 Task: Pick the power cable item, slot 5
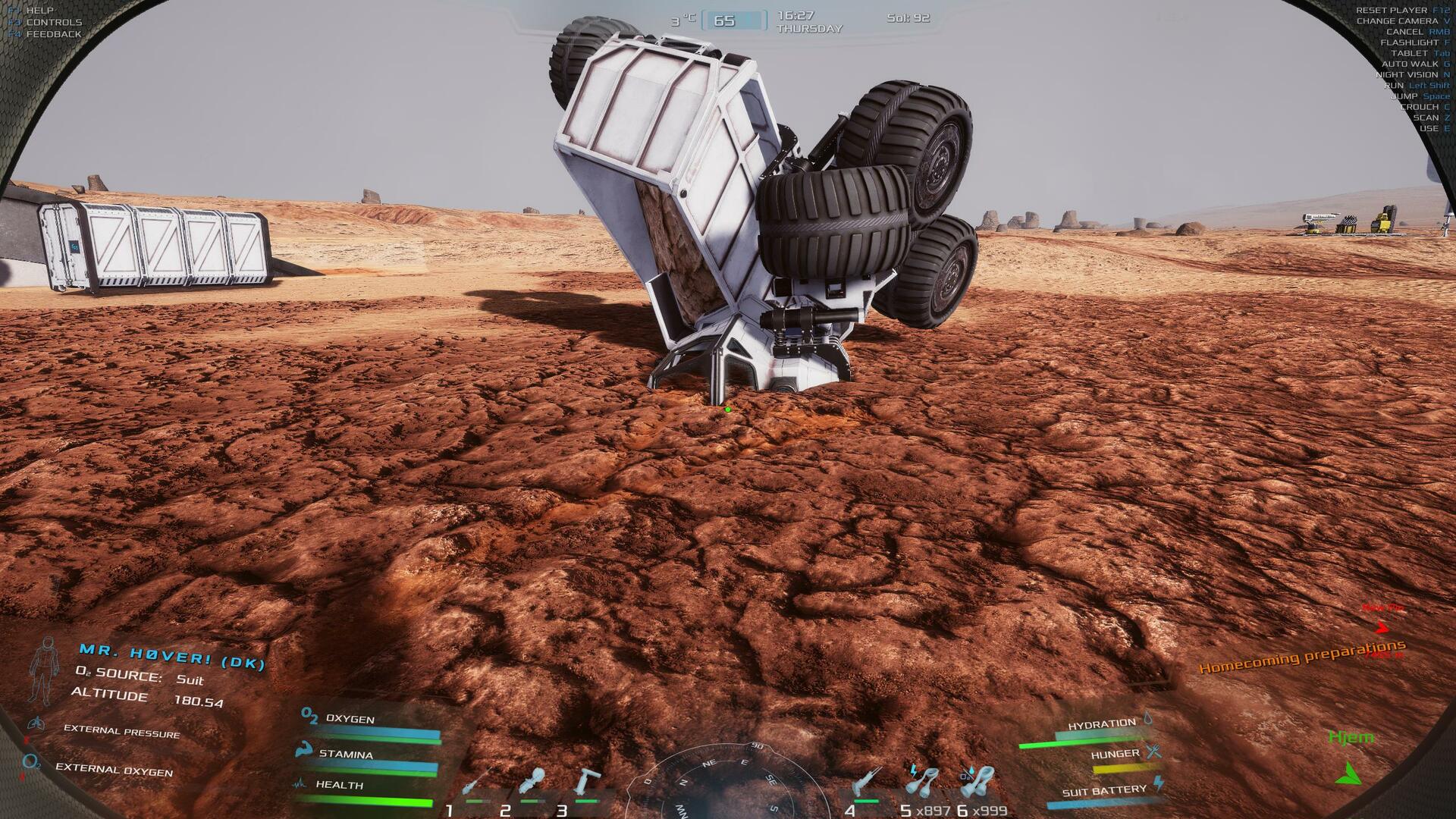pos(922,782)
